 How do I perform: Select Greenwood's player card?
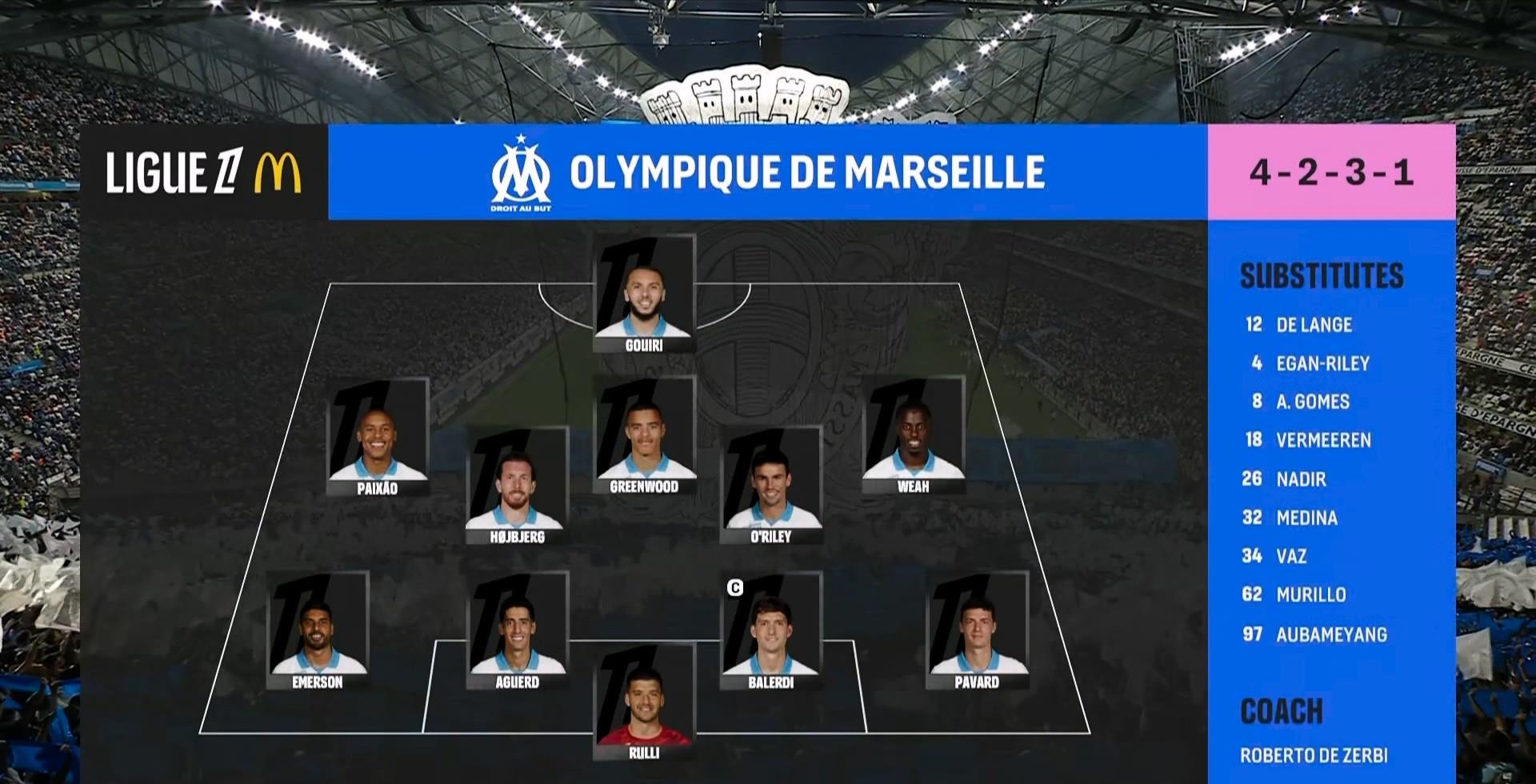644,436
